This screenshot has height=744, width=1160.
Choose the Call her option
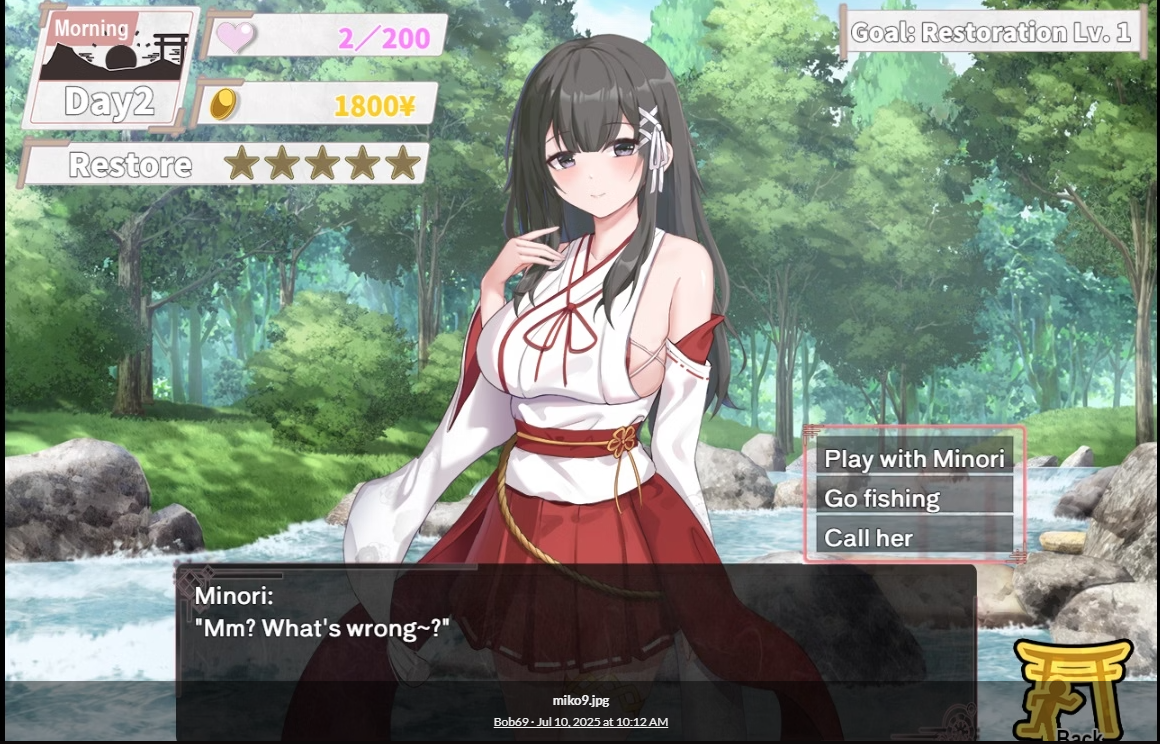(x=914, y=537)
